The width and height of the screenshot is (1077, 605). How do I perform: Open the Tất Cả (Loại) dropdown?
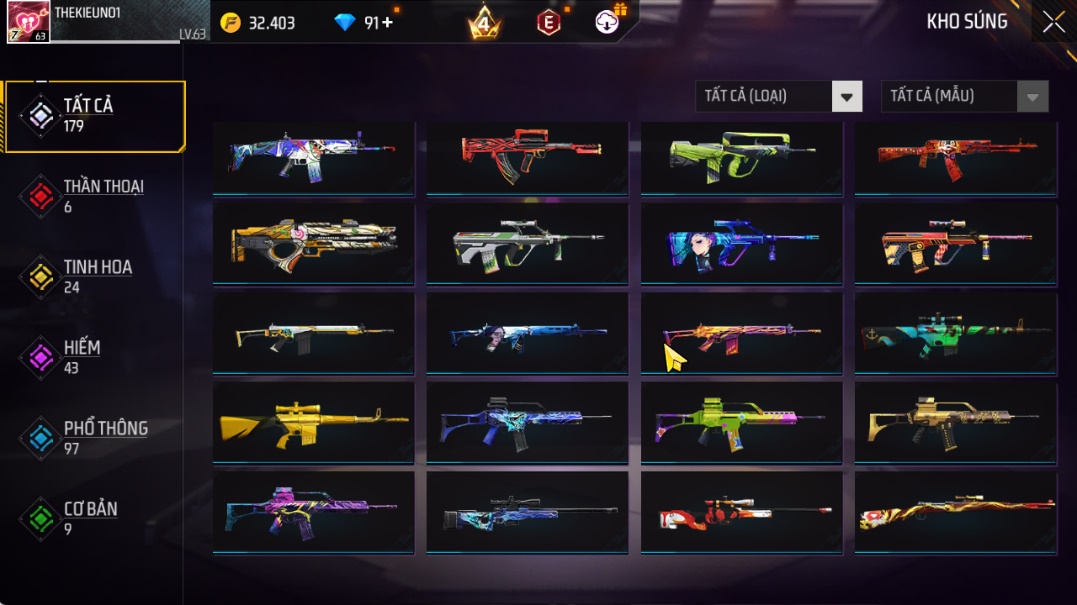click(778, 96)
